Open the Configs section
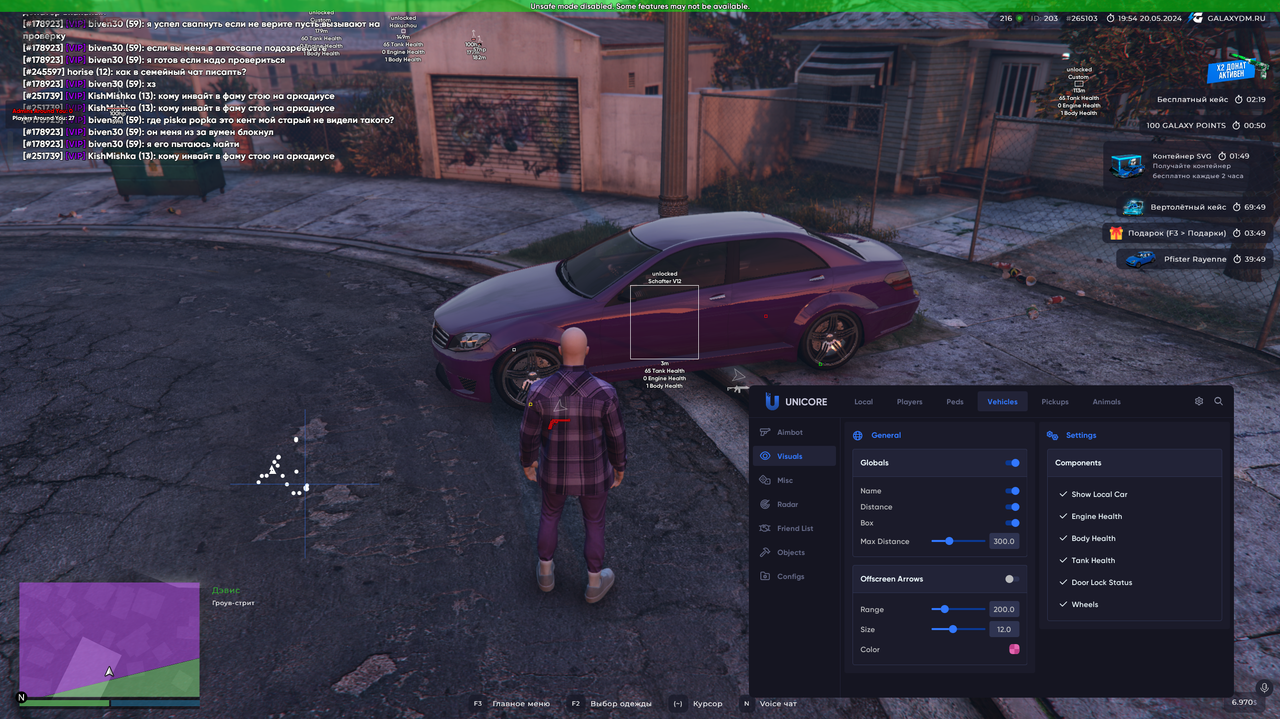The image size is (1280, 719). pyautogui.click(x=790, y=576)
